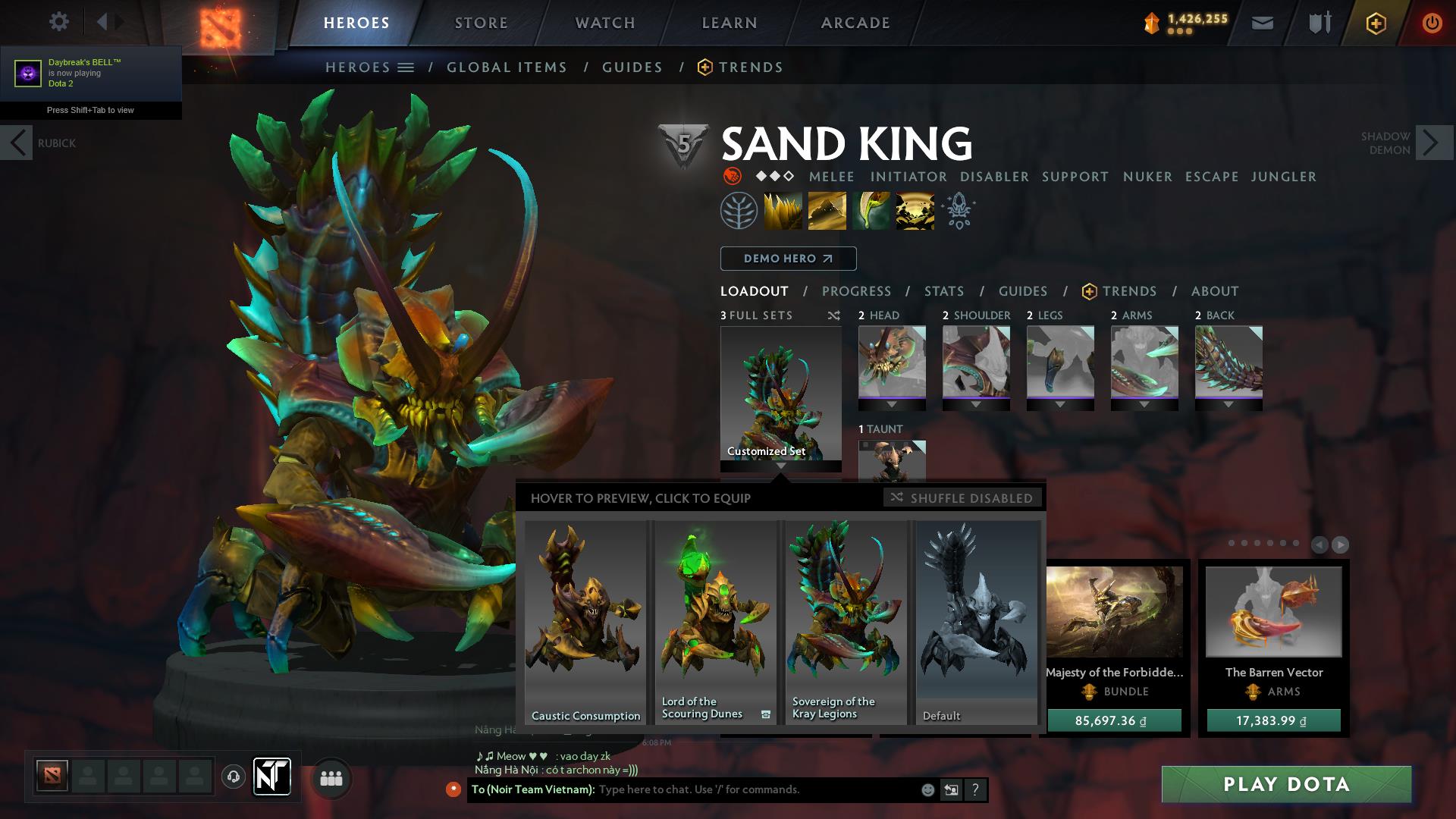The image size is (1456, 819).
Task: Select the Lord of the Scouring Dunes set
Action: 715,622
